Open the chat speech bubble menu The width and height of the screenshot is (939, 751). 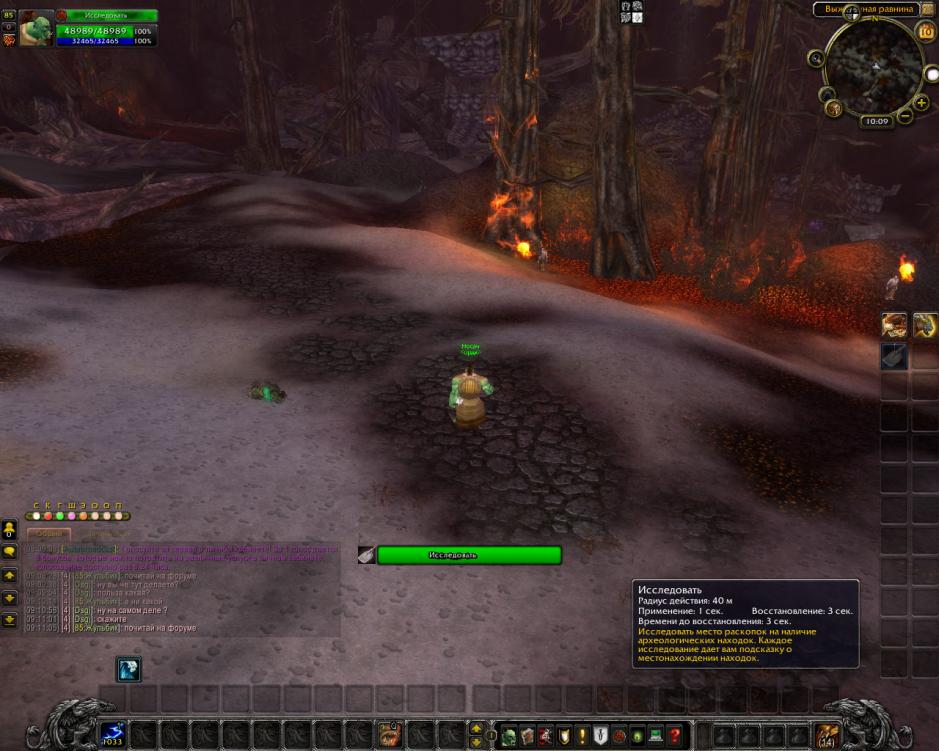9,551
